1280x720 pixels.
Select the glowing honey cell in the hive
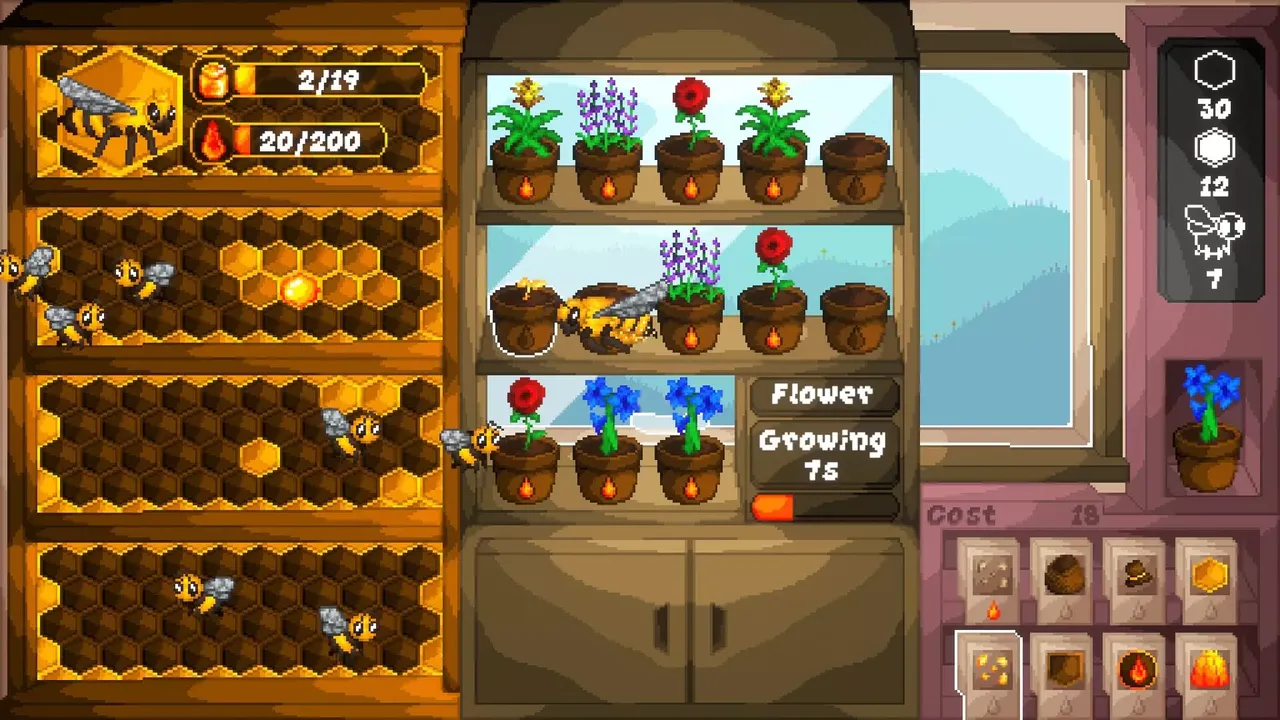click(x=298, y=290)
